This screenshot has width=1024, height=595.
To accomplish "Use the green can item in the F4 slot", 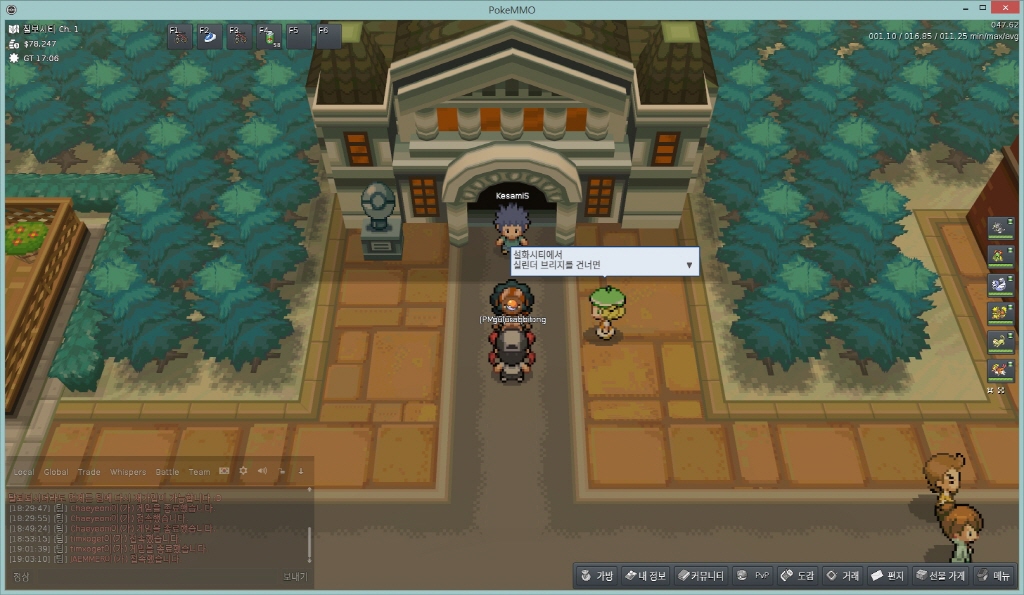I will click(269, 37).
